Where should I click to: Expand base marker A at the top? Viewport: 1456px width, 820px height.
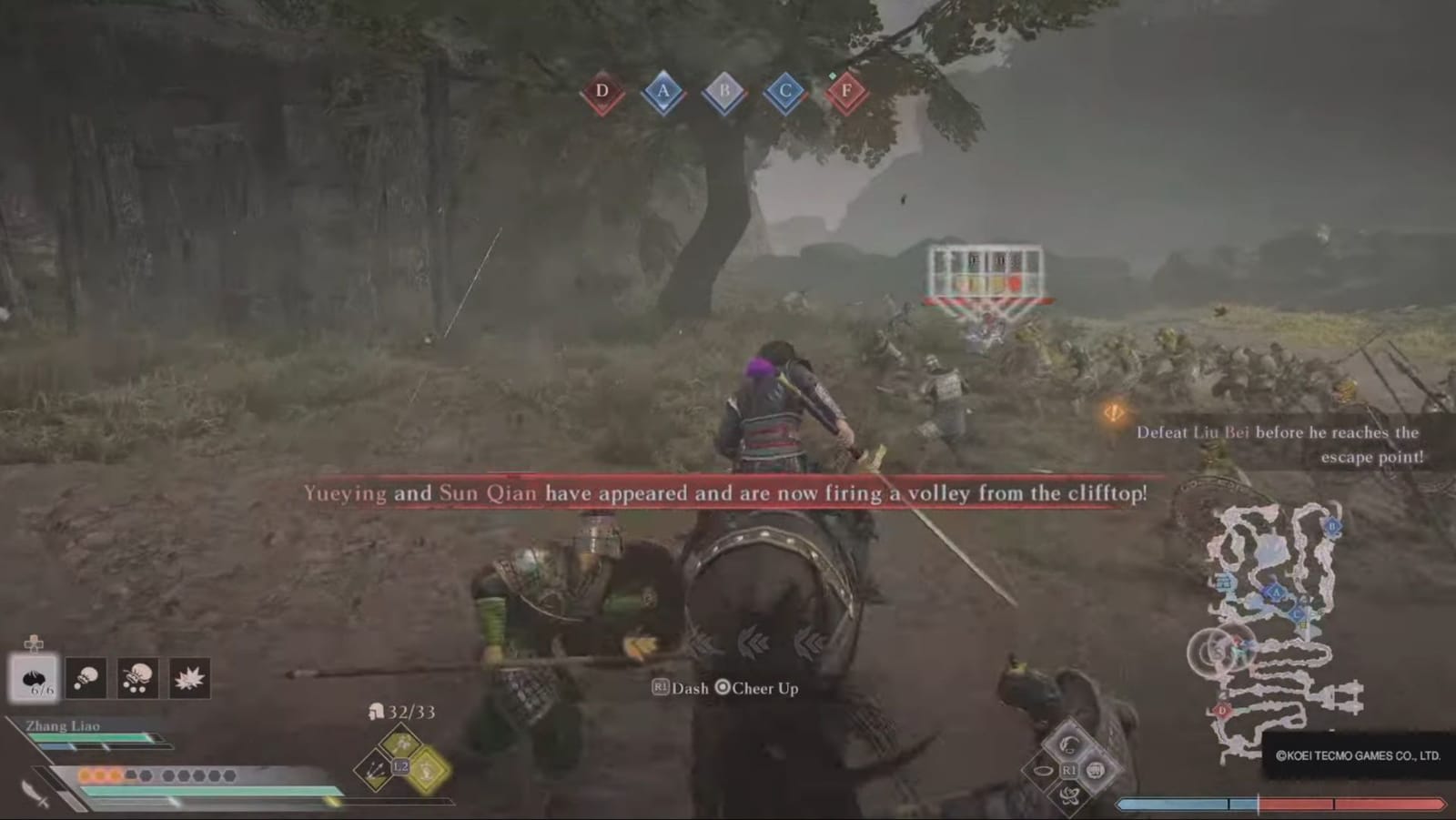coord(663,90)
